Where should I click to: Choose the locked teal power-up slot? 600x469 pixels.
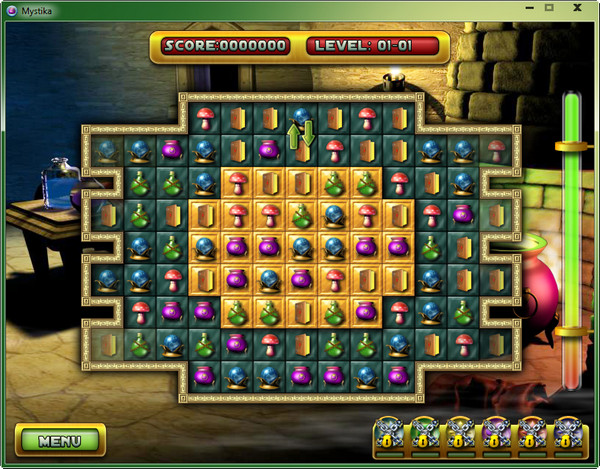coord(388,433)
